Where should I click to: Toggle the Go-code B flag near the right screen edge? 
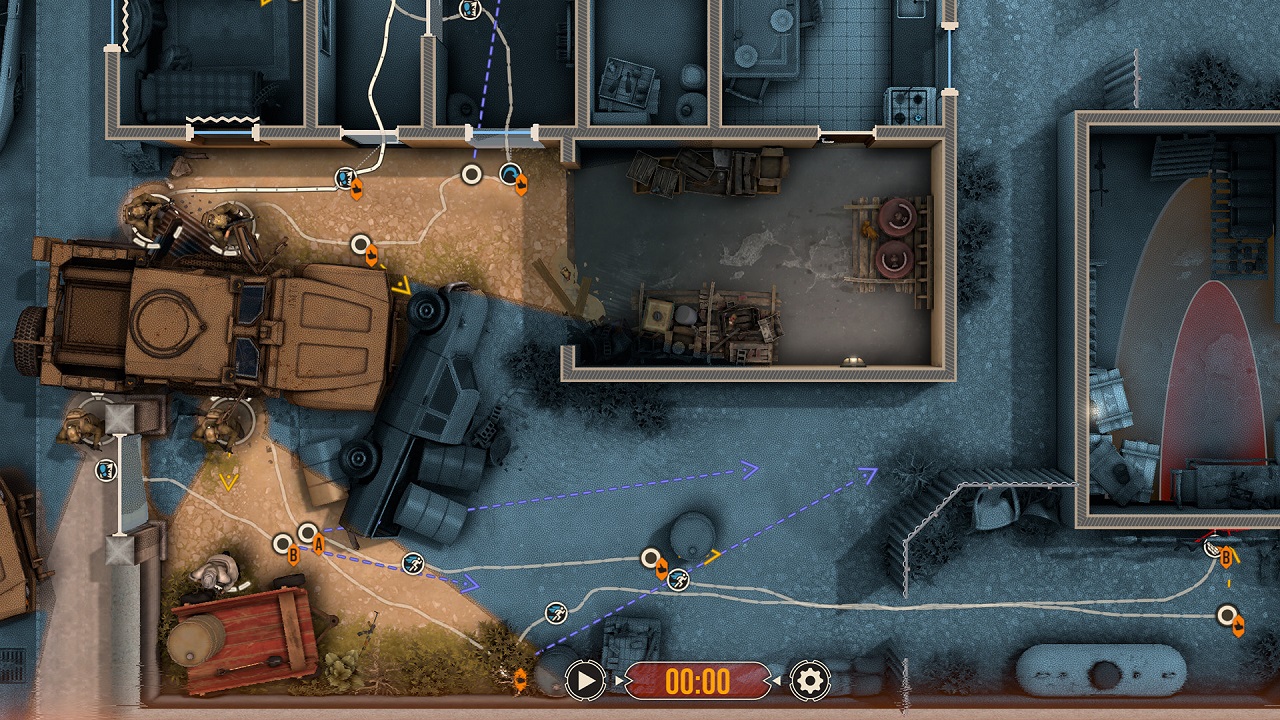pos(1226,557)
